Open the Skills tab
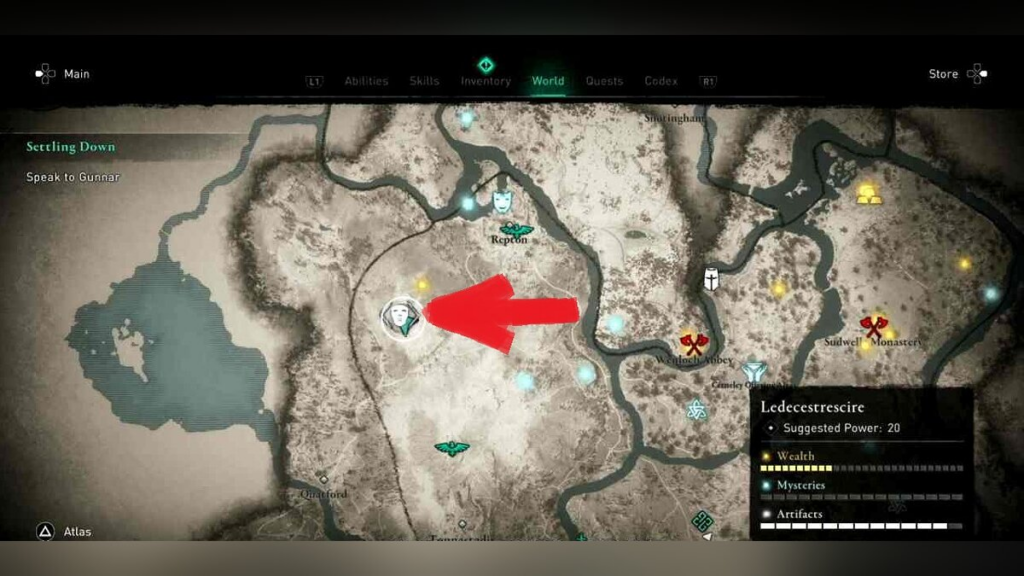Image resolution: width=1024 pixels, height=576 pixels. [424, 81]
